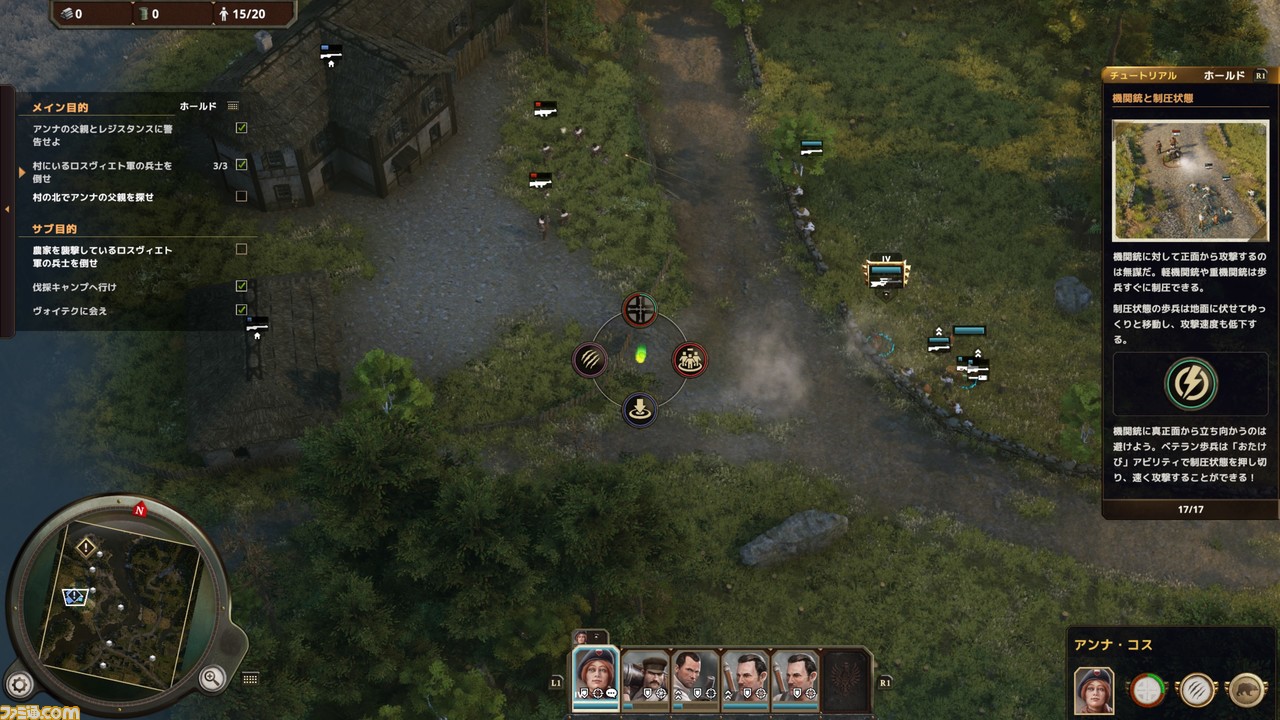Select the side objective about the farmhouse attack
The width and height of the screenshot is (1280, 720).
pos(102,256)
